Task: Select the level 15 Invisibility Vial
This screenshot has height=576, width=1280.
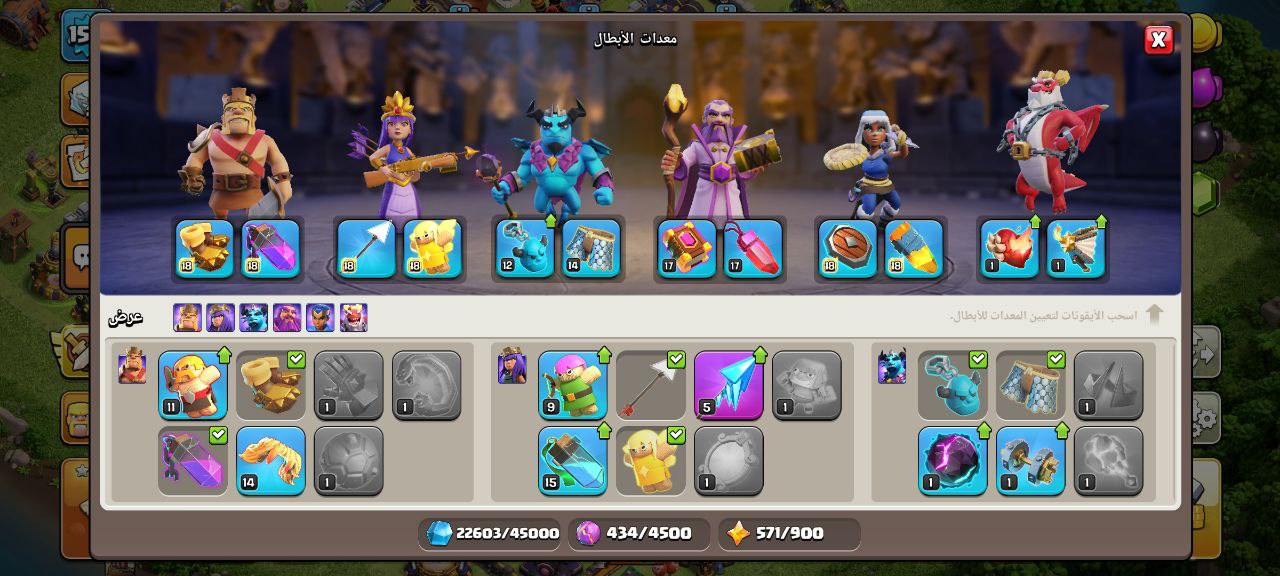Action: tap(572, 461)
